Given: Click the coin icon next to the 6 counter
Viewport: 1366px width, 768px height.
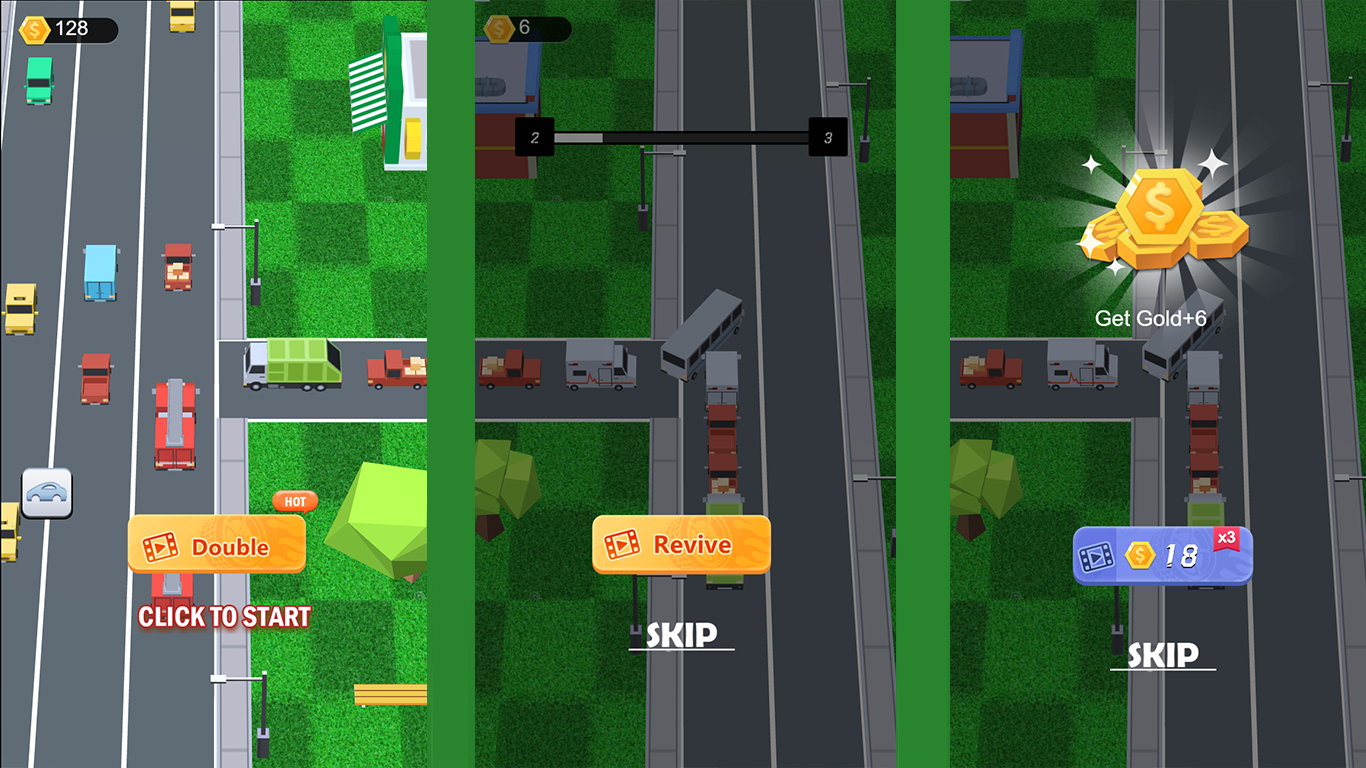Looking at the screenshot, I should [498, 29].
